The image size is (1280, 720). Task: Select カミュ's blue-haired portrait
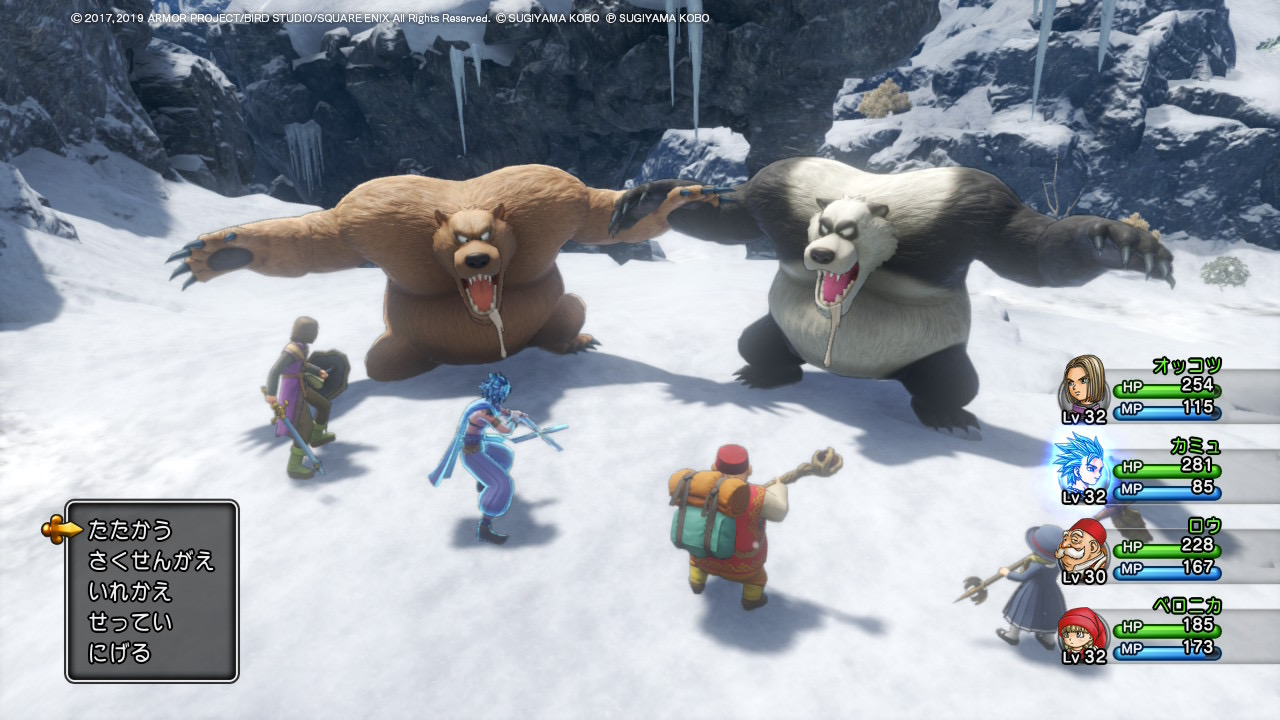click(x=1081, y=462)
